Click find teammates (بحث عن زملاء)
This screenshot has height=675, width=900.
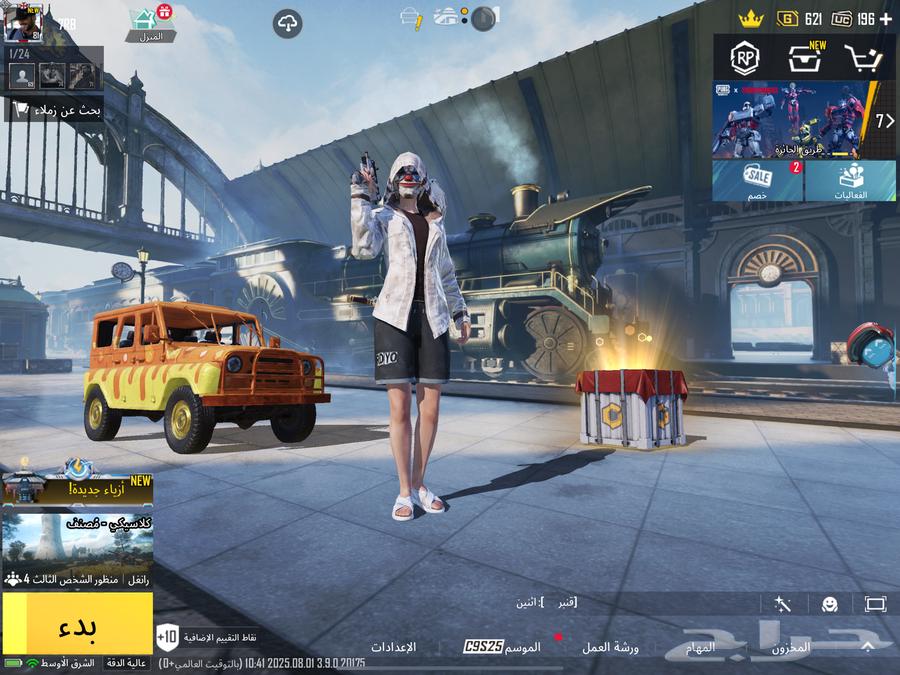[54, 111]
